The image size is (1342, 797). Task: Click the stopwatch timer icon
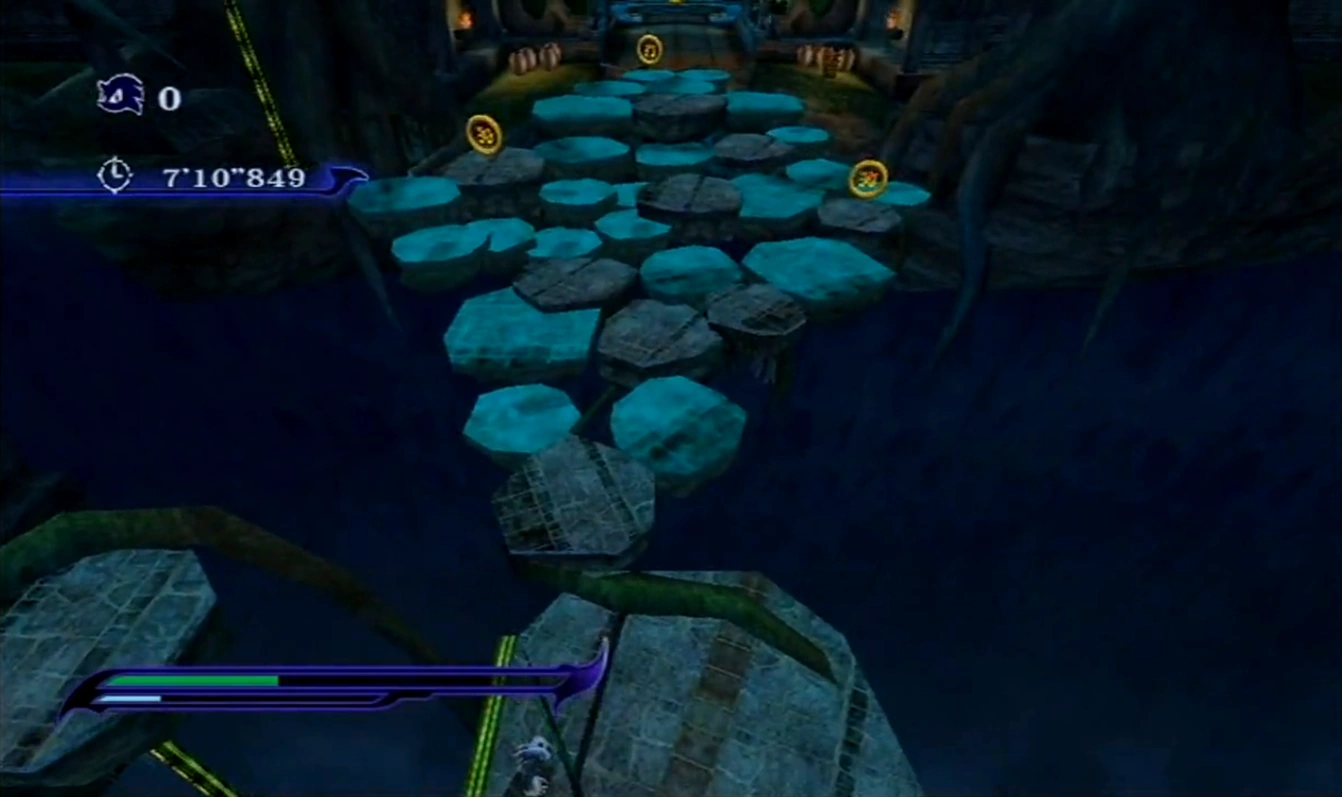tap(115, 176)
